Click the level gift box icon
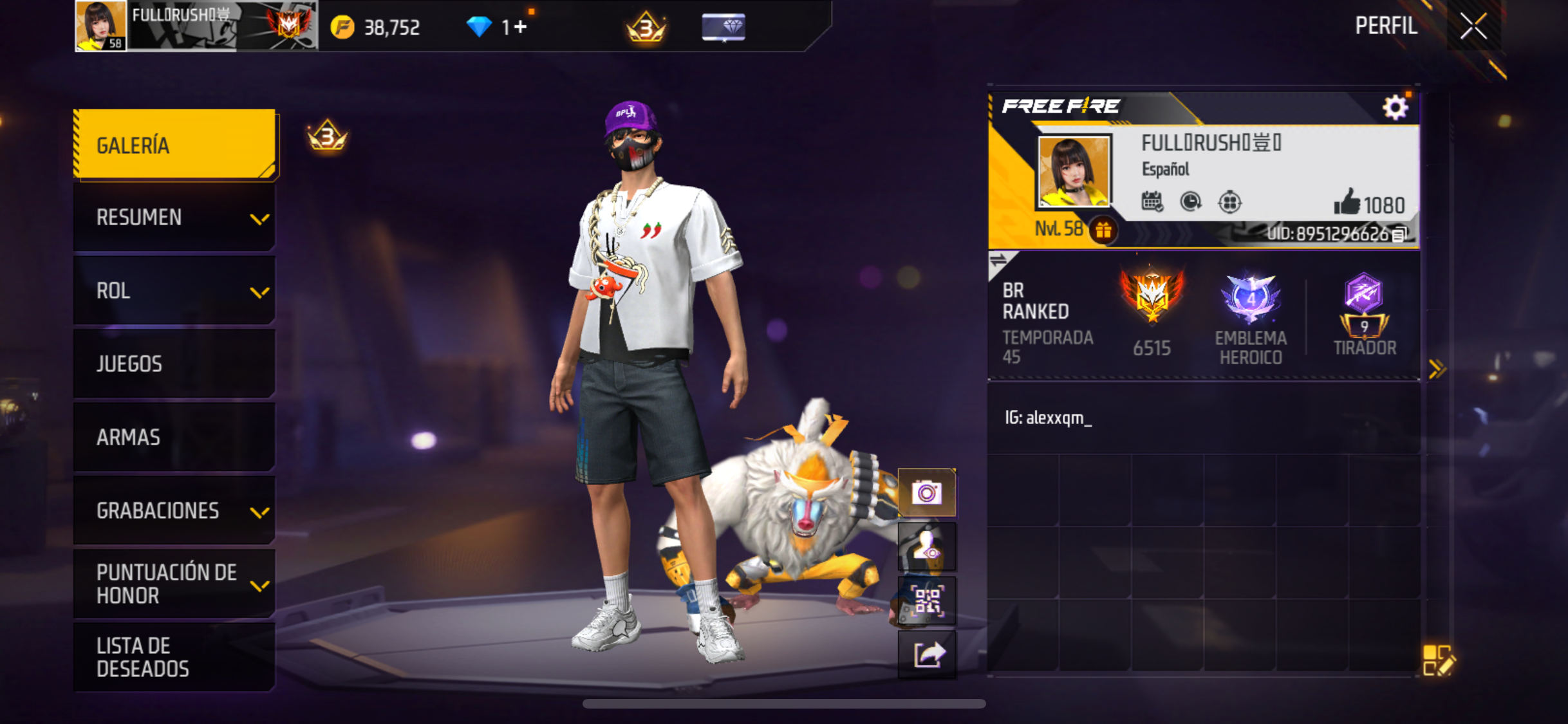Viewport: 1568px width, 724px height. point(1103,230)
